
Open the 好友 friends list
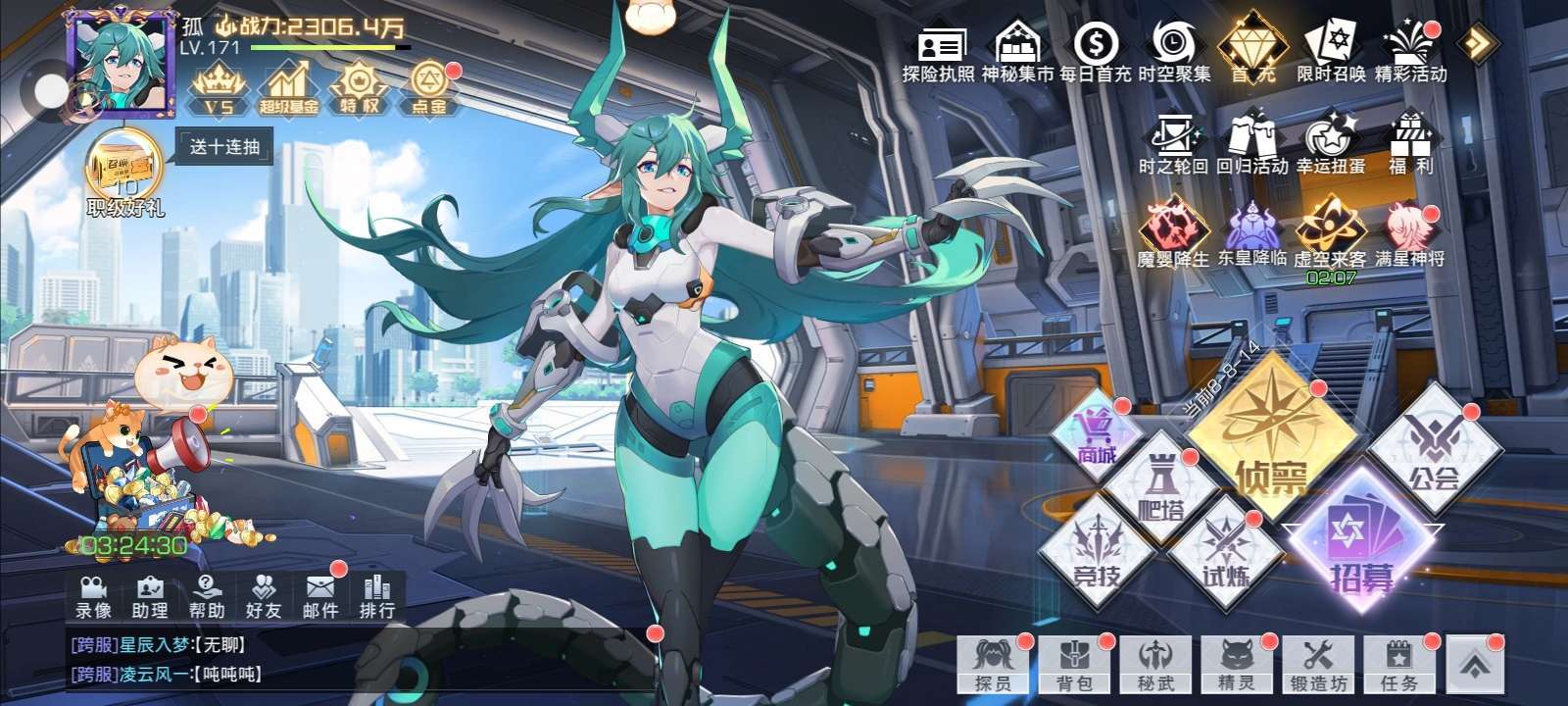[263, 596]
